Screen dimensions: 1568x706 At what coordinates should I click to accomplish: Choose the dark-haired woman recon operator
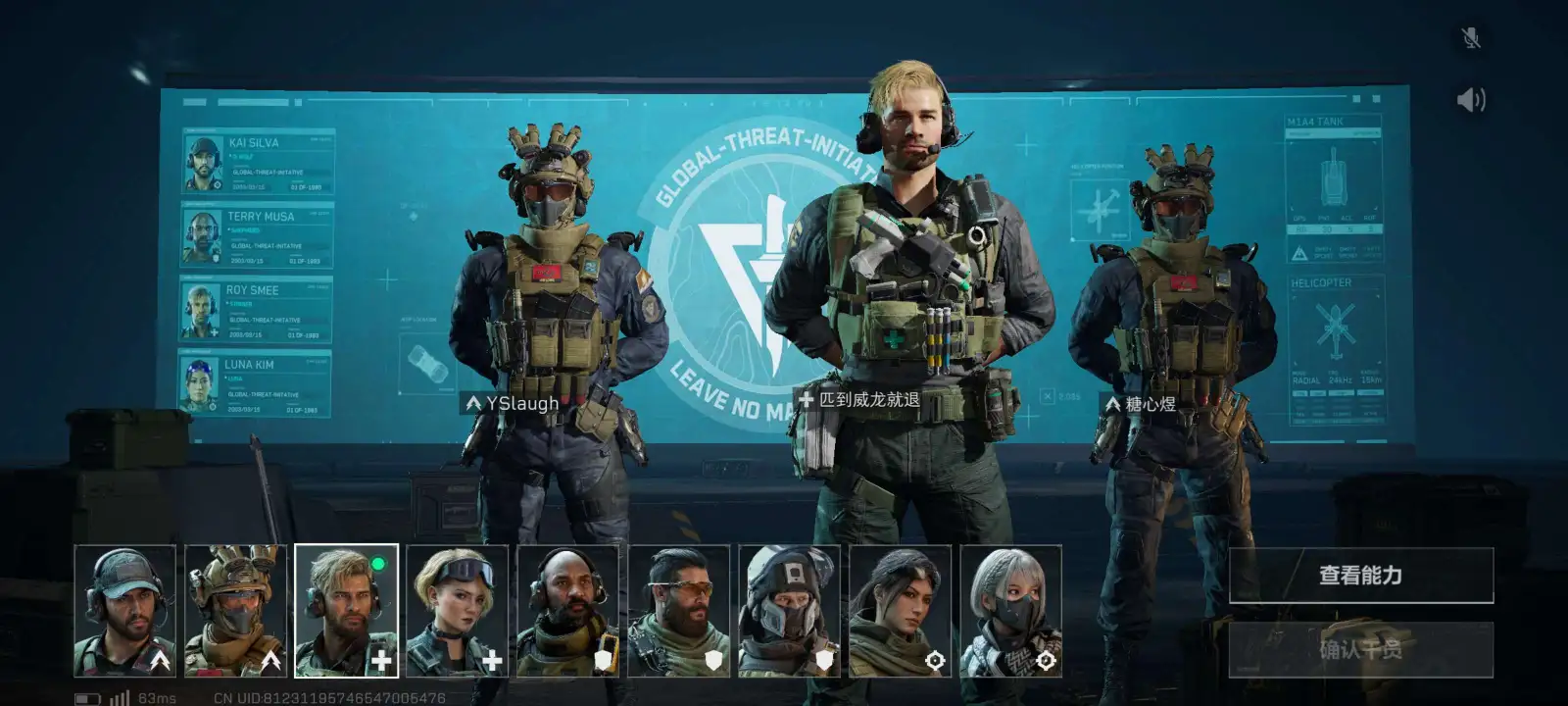pos(901,611)
